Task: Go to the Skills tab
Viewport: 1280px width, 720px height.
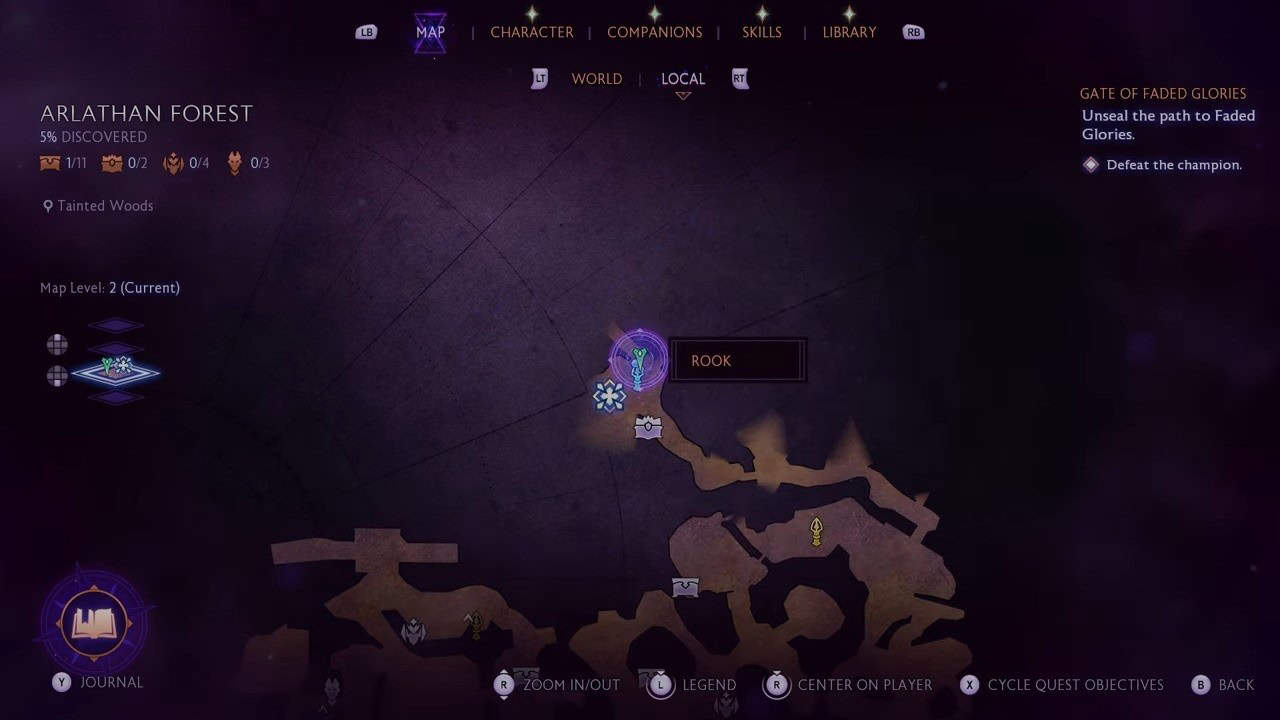Action: [761, 32]
